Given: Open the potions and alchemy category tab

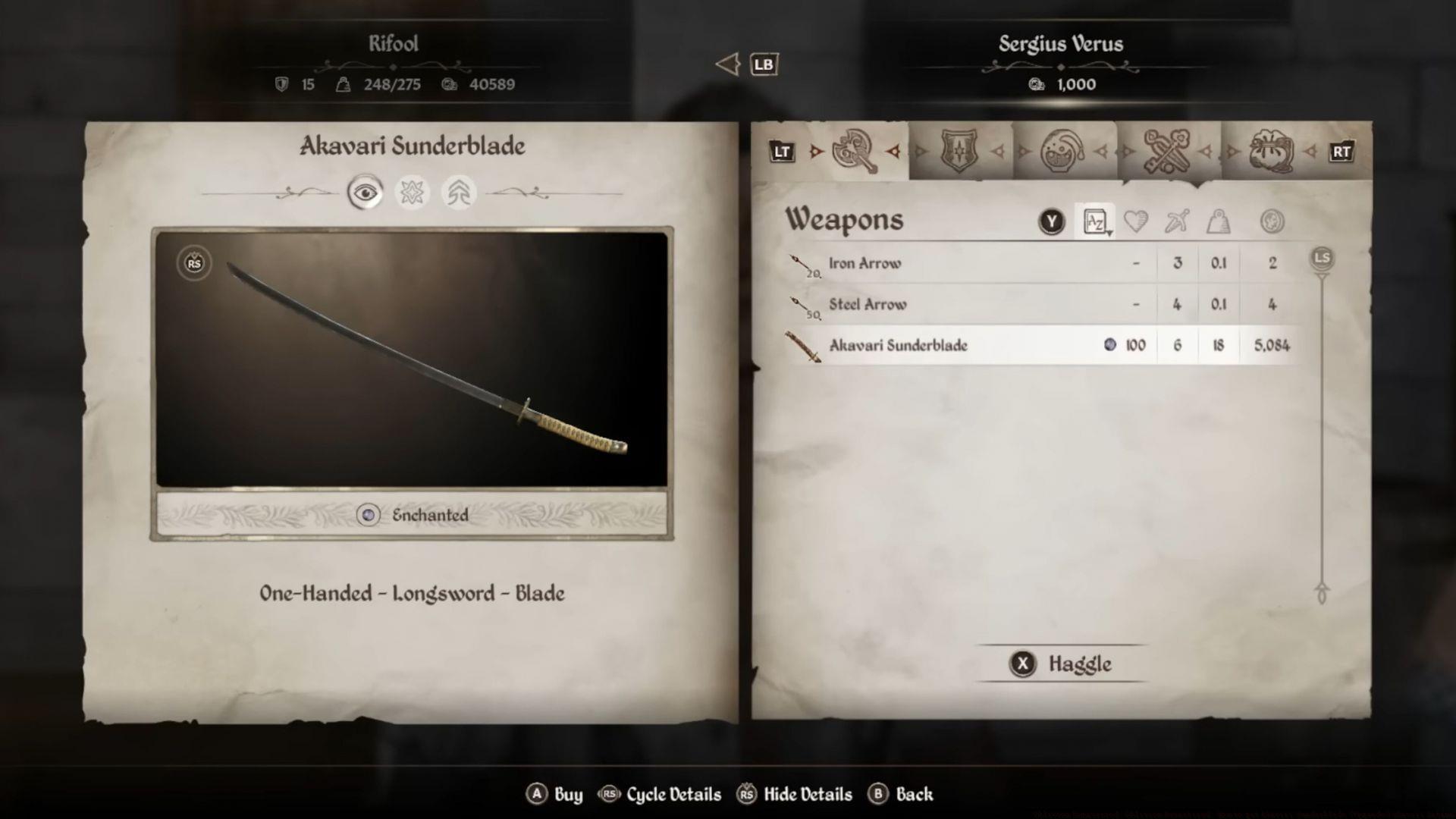Looking at the screenshot, I should 1062,152.
